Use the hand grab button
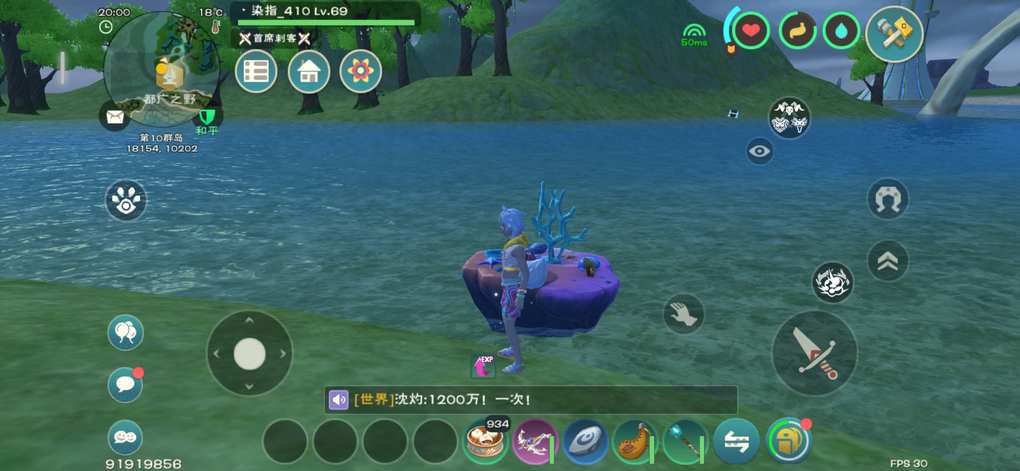Viewport: 1020px width, 471px height. pyautogui.click(x=684, y=314)
